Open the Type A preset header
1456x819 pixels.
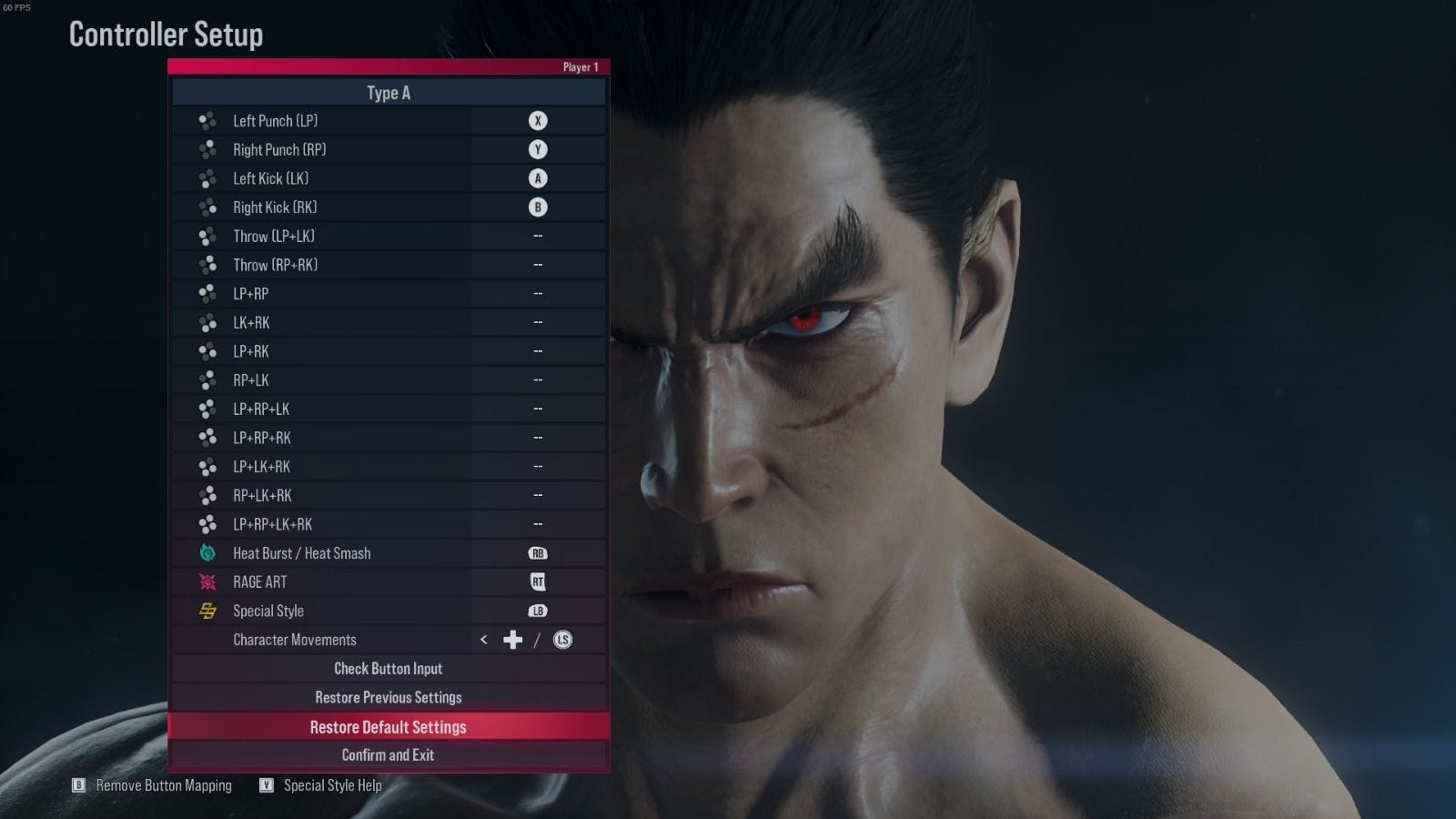pos(389,93)
